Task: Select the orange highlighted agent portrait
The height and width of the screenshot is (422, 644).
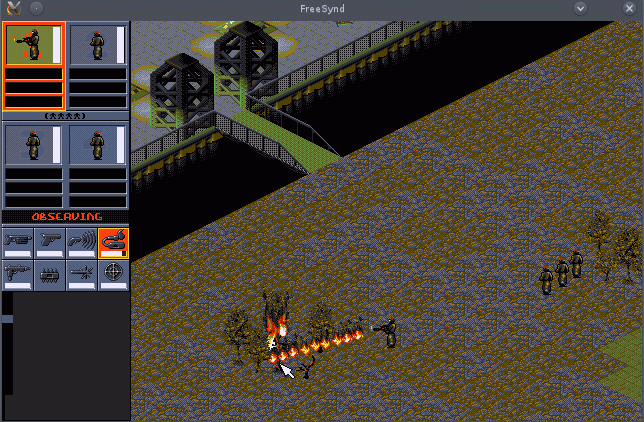Action: [x=34, y=45]
